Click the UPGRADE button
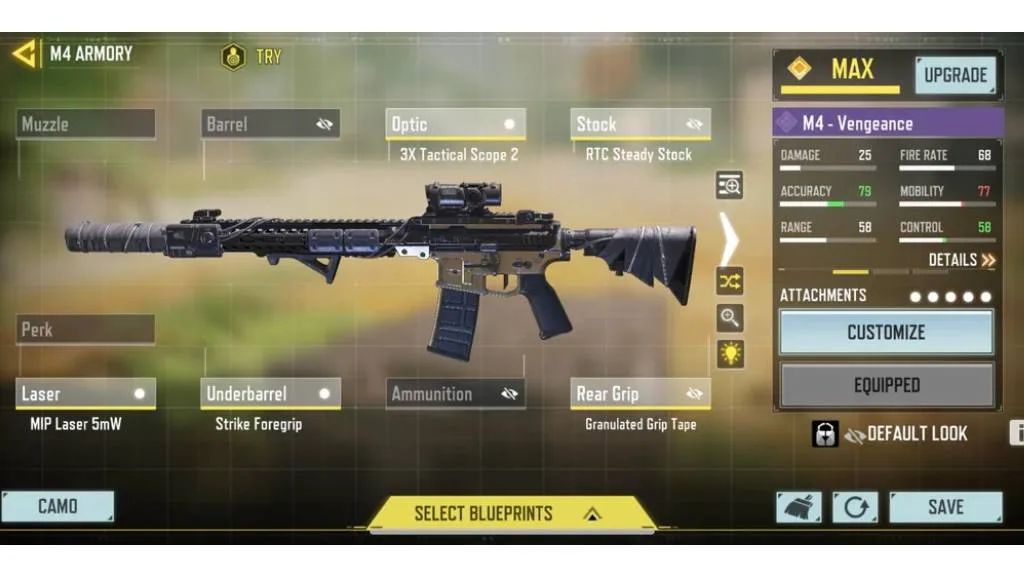The height and width of the screenshot is (576, 1024). pos(955,75)
